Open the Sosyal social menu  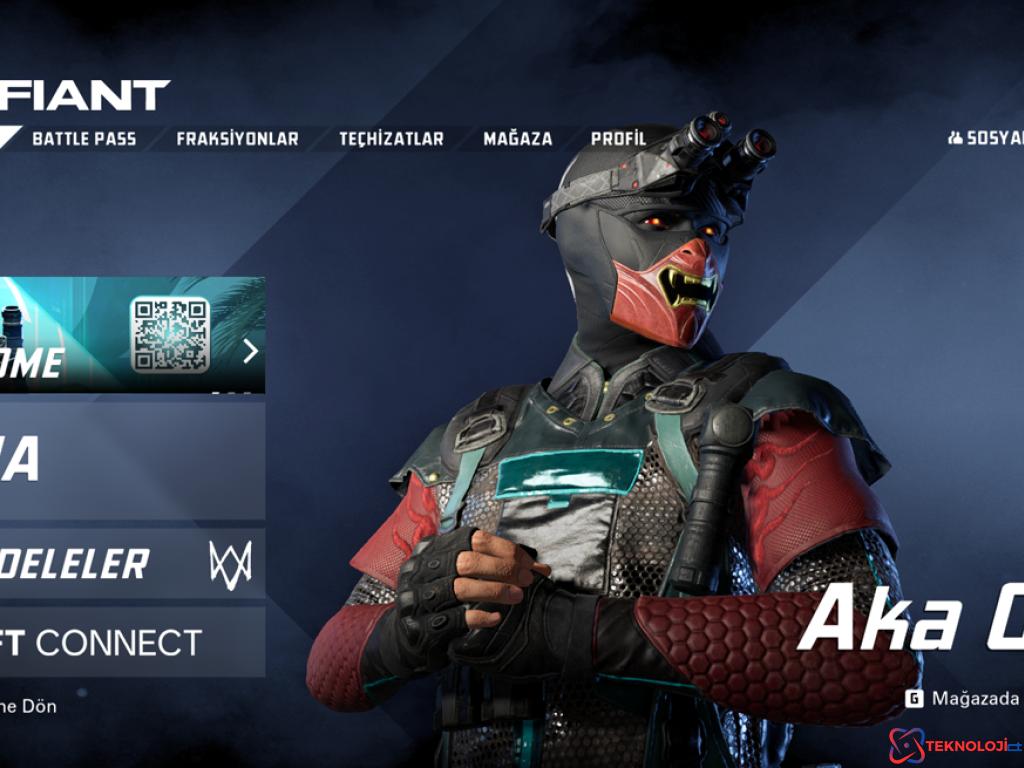point(988,138)
